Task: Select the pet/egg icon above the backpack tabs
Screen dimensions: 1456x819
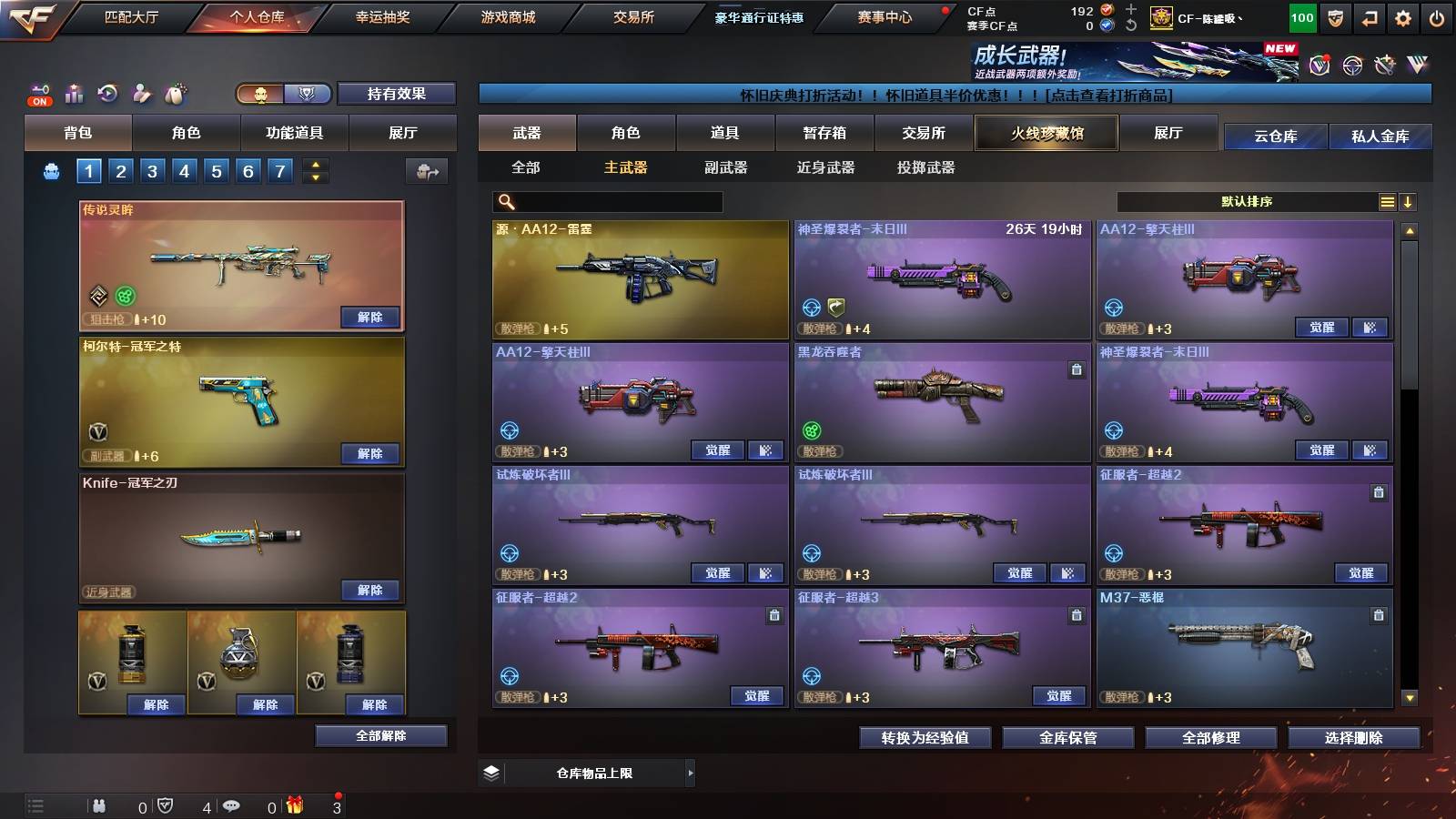Action: point(175,91)
